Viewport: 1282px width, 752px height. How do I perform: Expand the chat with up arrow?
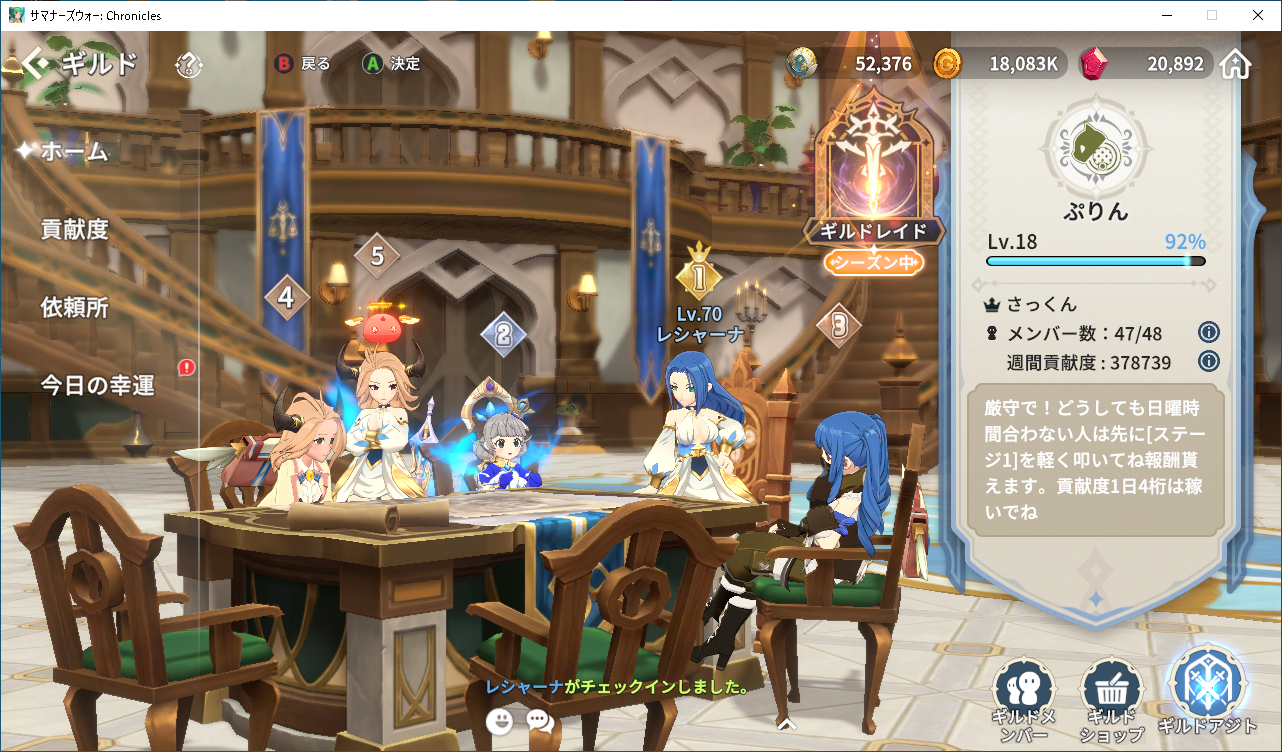(x=786, y=723)
